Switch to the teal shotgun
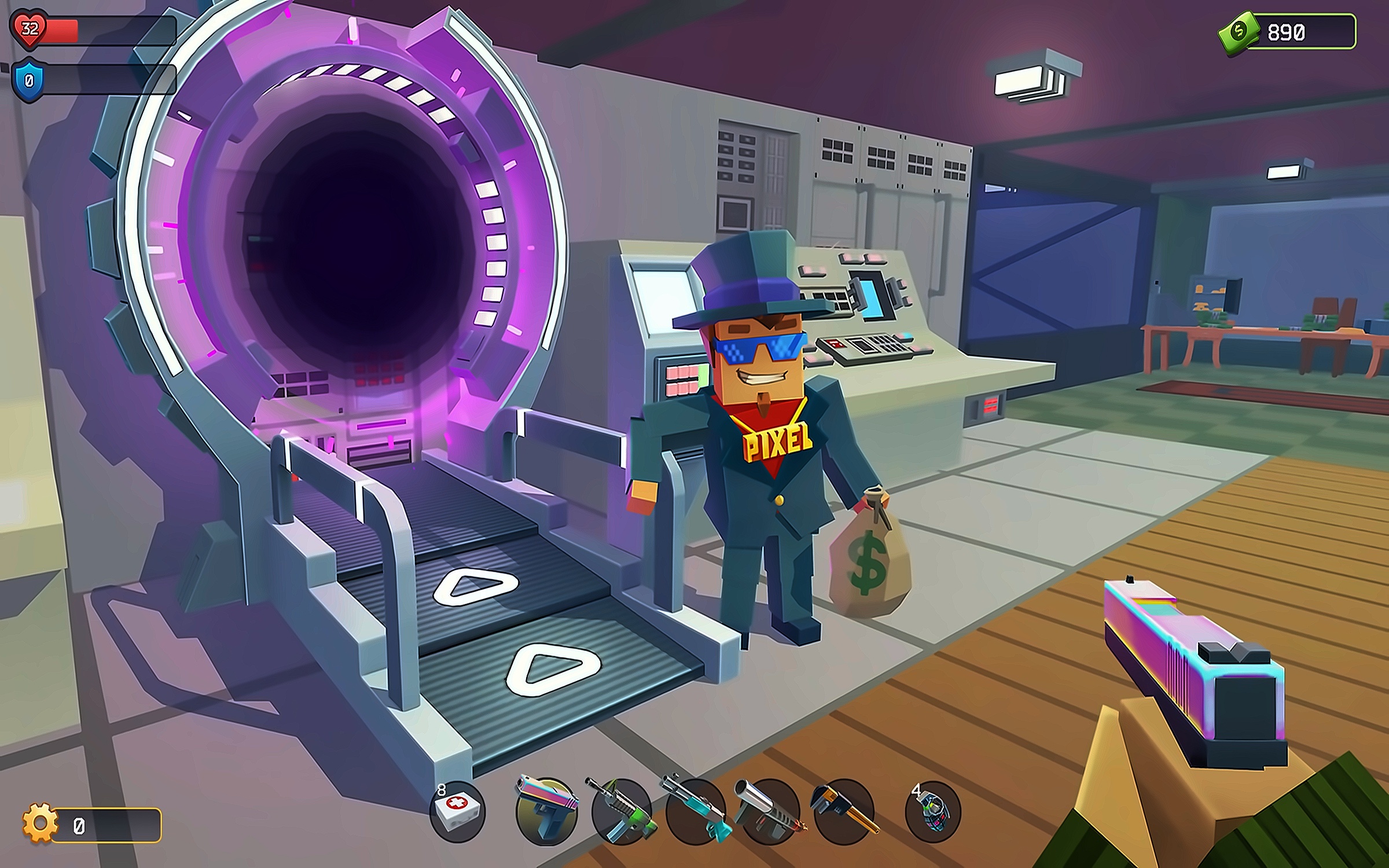 (695, 811)
